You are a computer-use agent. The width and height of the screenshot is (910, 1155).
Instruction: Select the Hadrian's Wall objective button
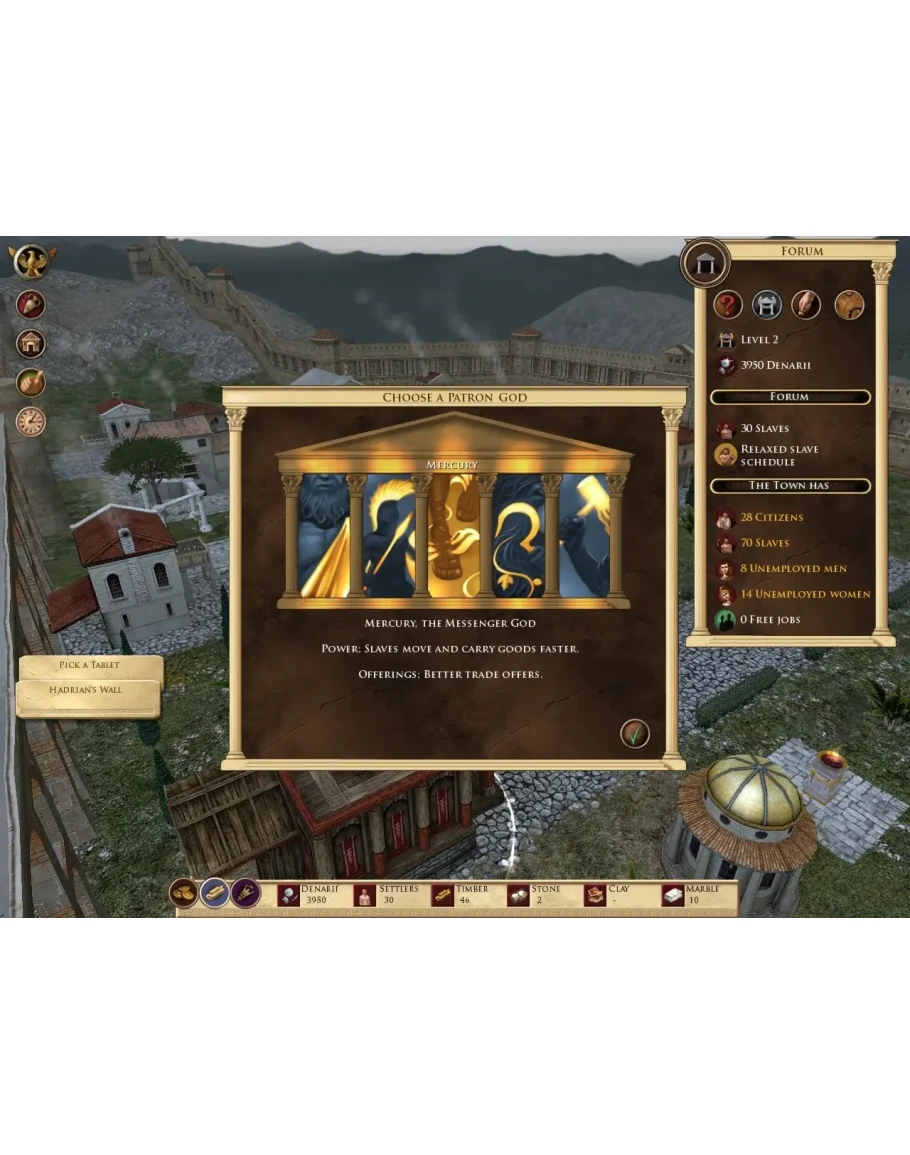(87, 690)
